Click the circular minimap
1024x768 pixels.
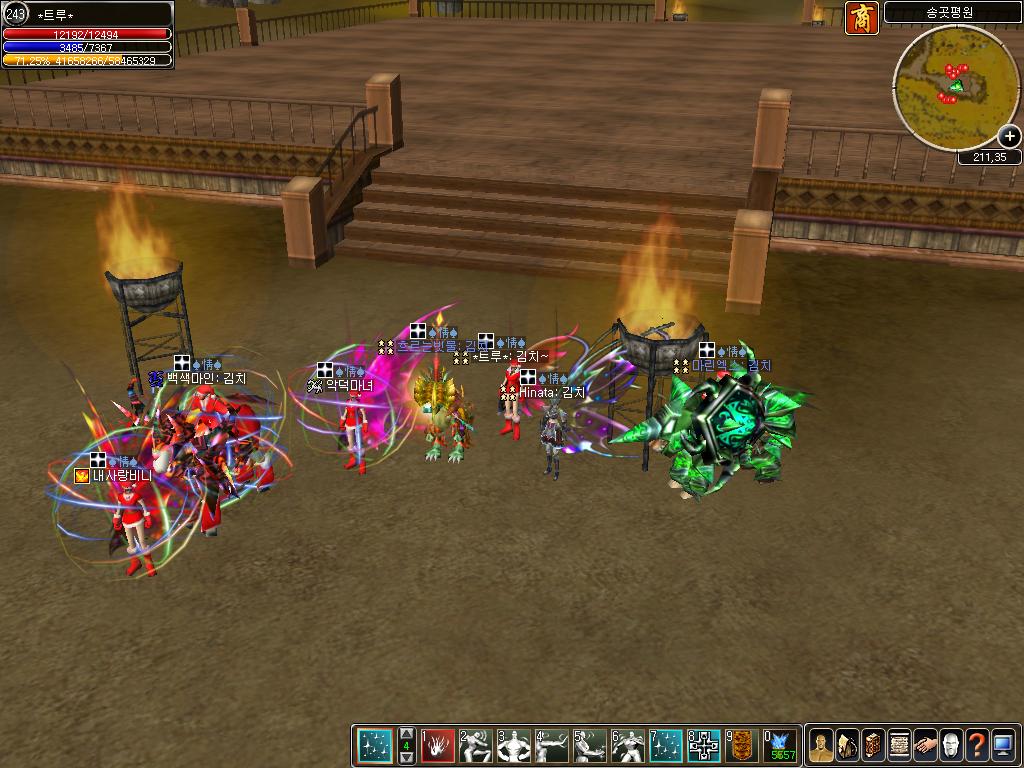949,87
